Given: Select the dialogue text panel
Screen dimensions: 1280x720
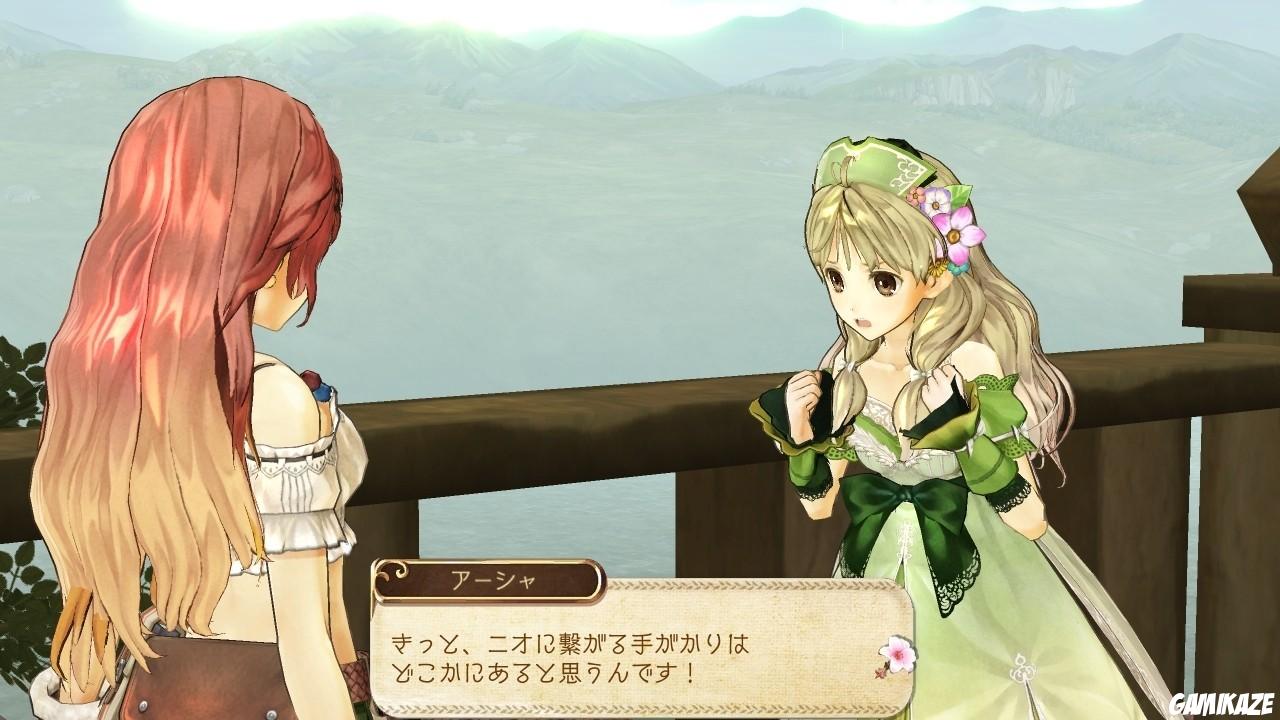Looking at the screenshot, I should (x=640, y=655).
